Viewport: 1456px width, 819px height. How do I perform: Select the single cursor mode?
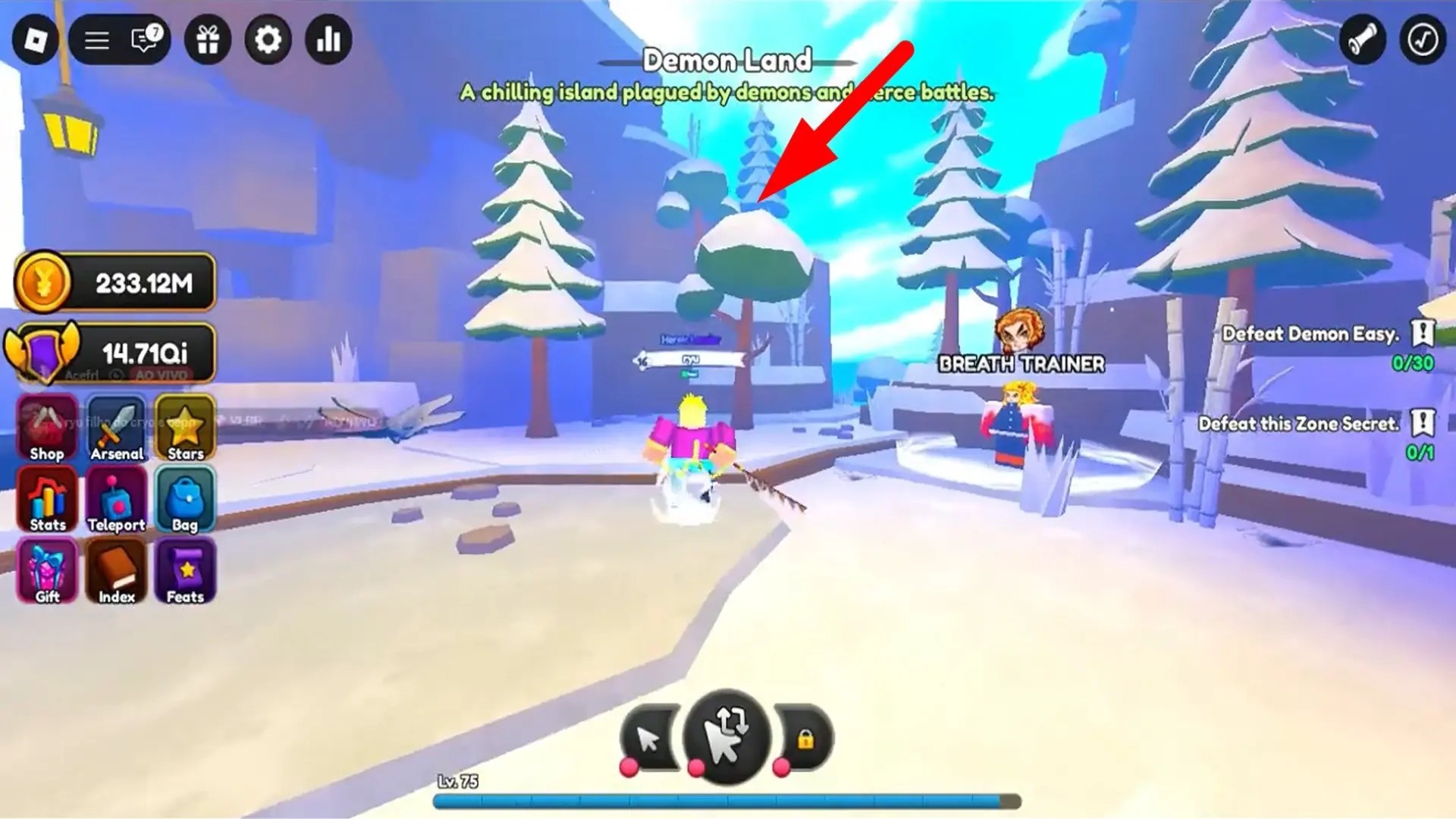(648, 737)
